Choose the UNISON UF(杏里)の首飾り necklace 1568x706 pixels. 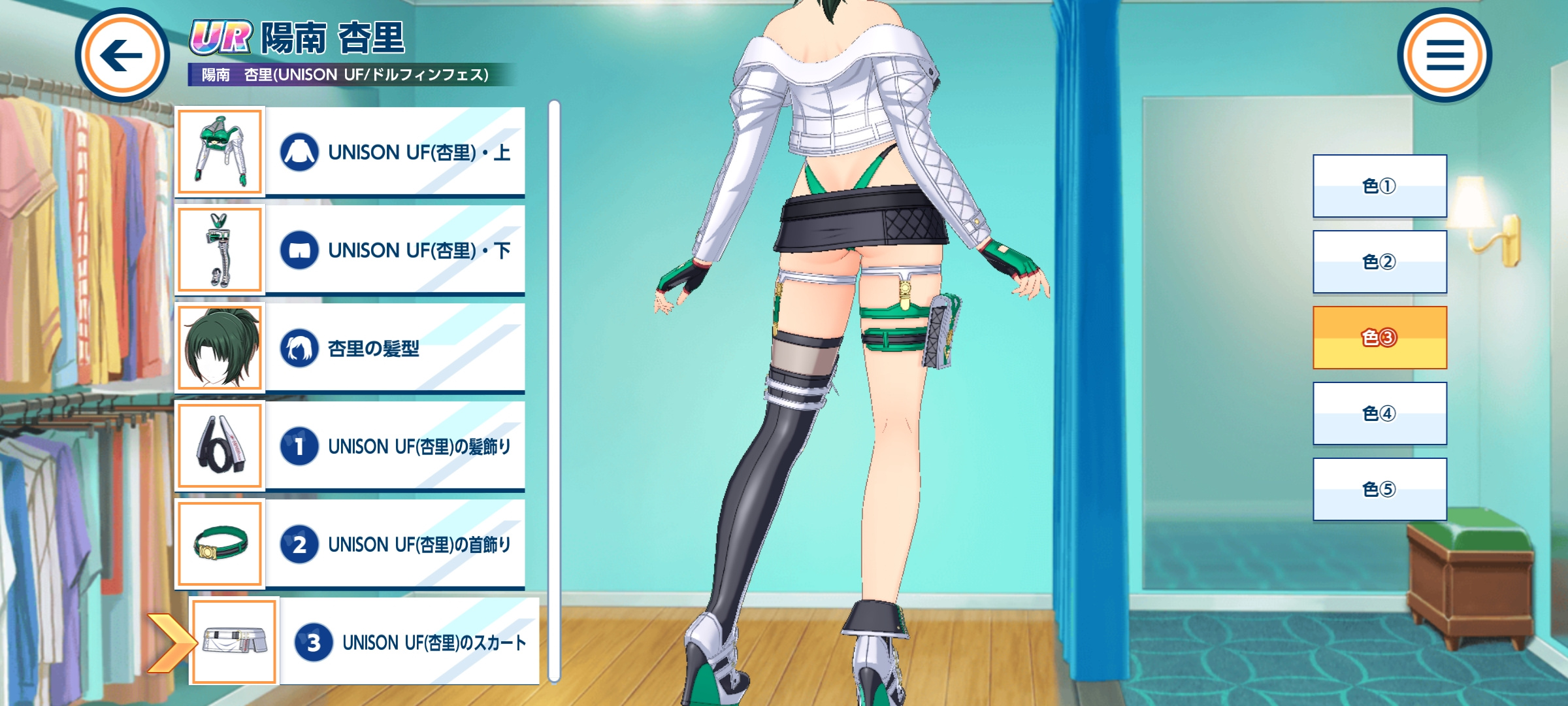coord(395,544)
